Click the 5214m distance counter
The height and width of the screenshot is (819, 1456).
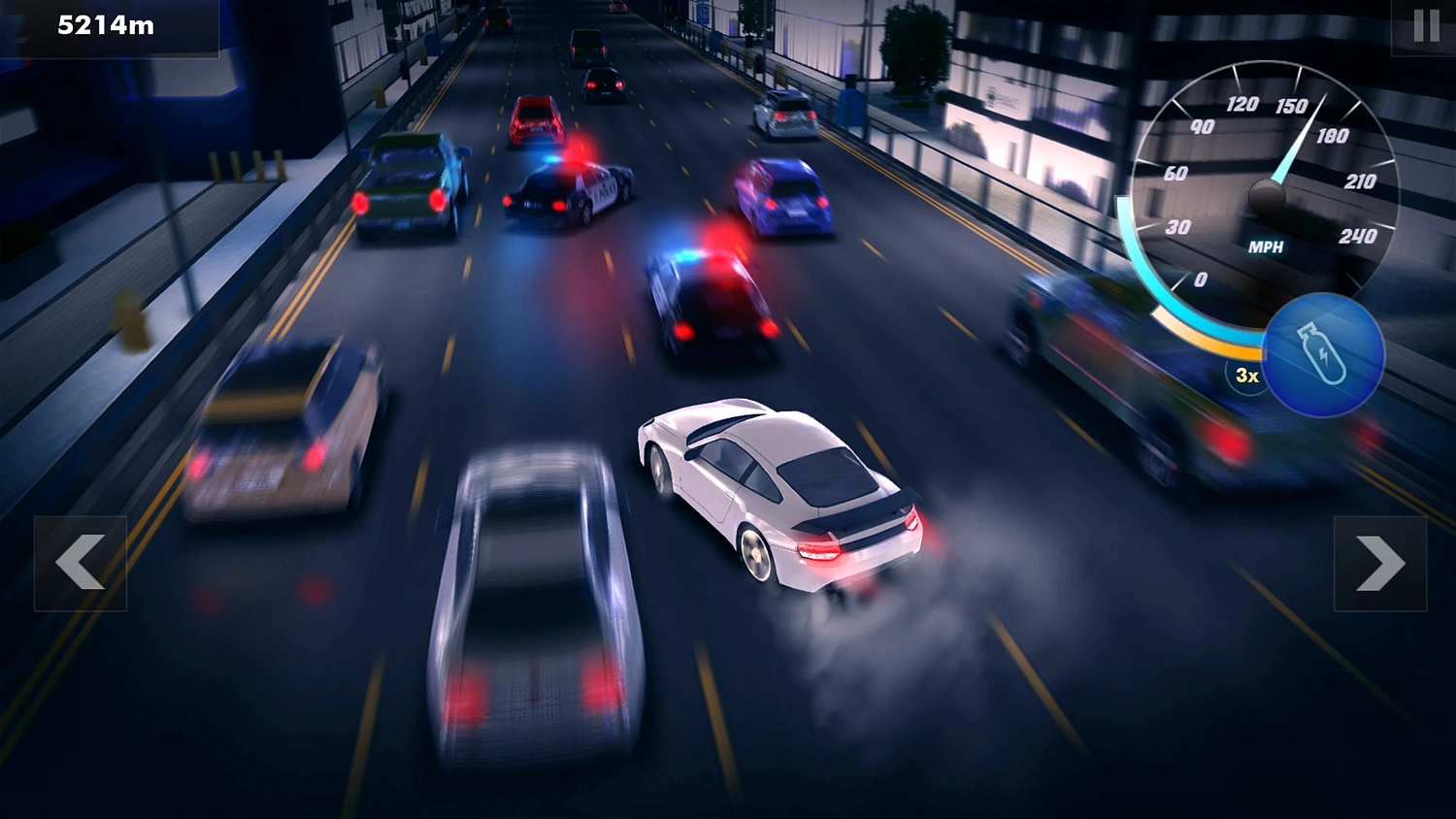coord(105,25)
